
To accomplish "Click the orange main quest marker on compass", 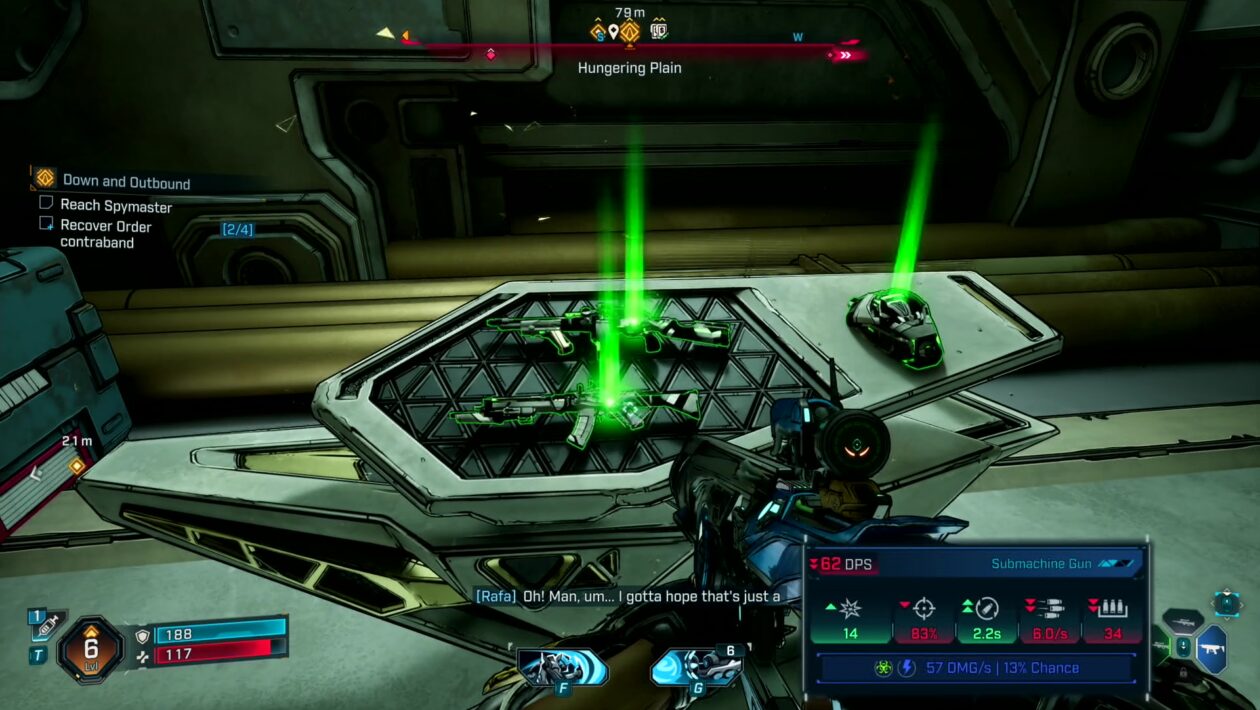I will [x=629, y=32].
